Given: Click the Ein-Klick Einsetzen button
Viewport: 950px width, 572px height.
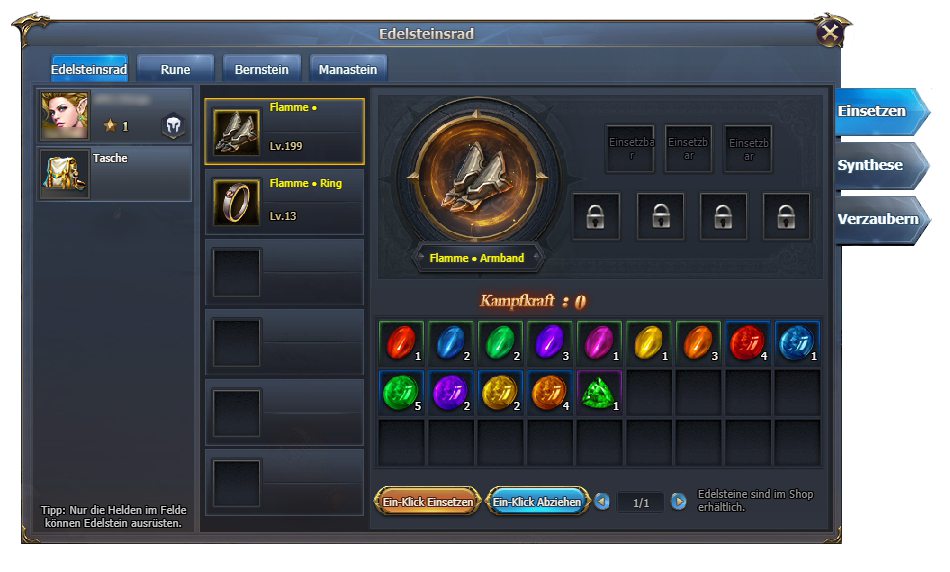Looking at the screenshot, I should (x=427, y=502).
